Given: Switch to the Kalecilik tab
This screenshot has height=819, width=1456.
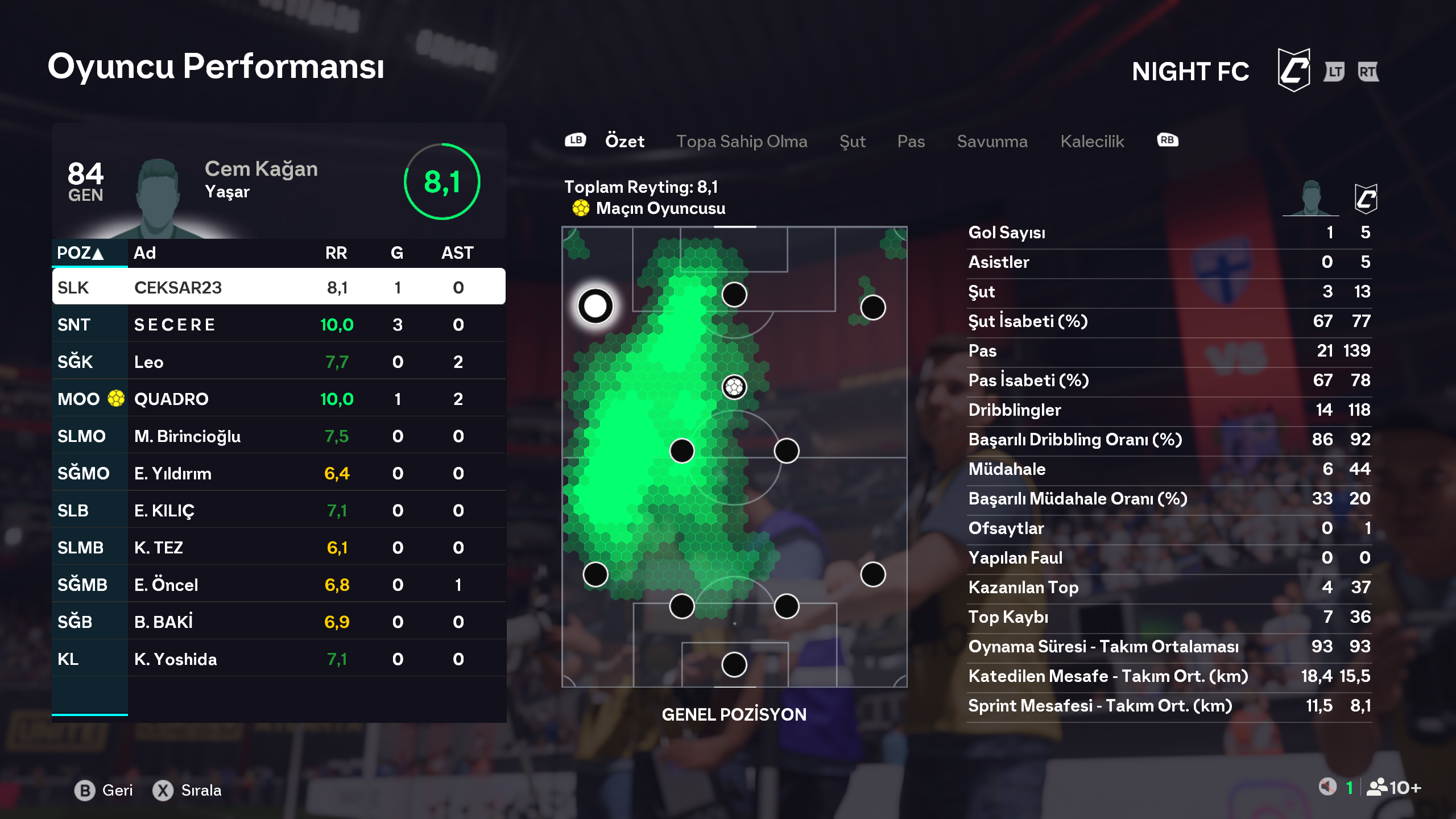Looking at the screenshot, I should pos(1092,141).
